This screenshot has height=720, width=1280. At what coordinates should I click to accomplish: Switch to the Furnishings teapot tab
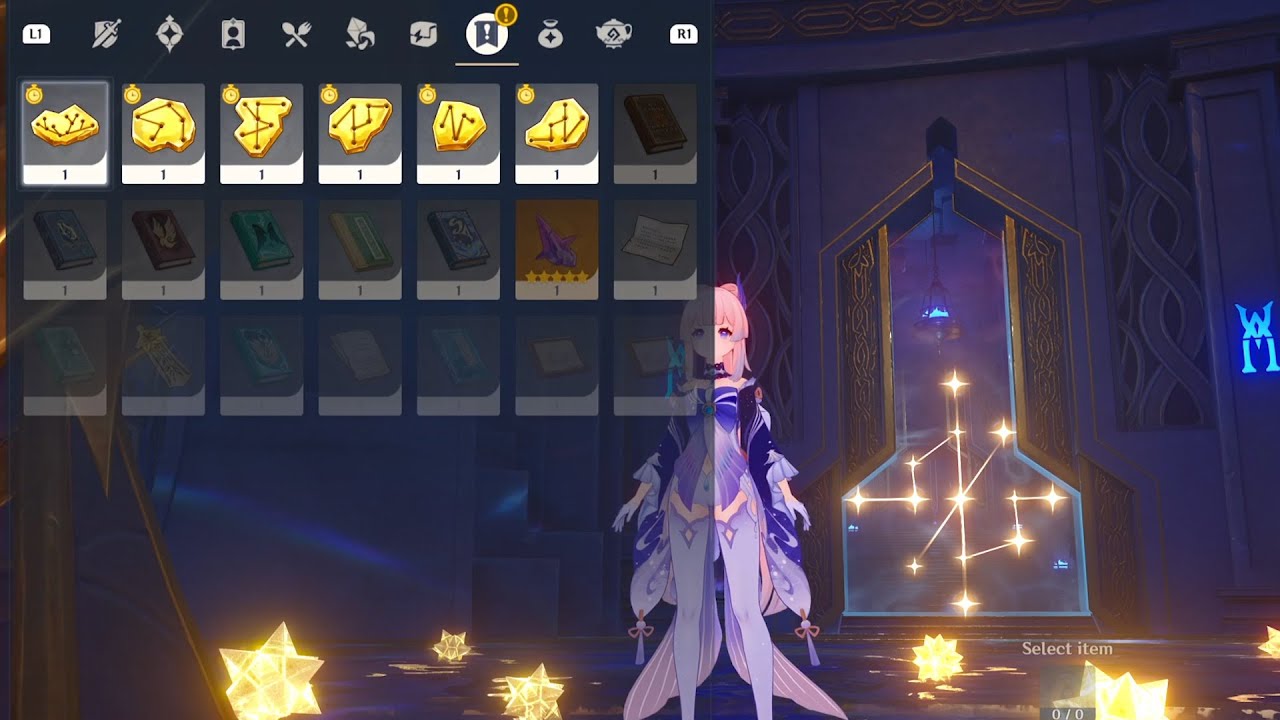tap(613, 35)
